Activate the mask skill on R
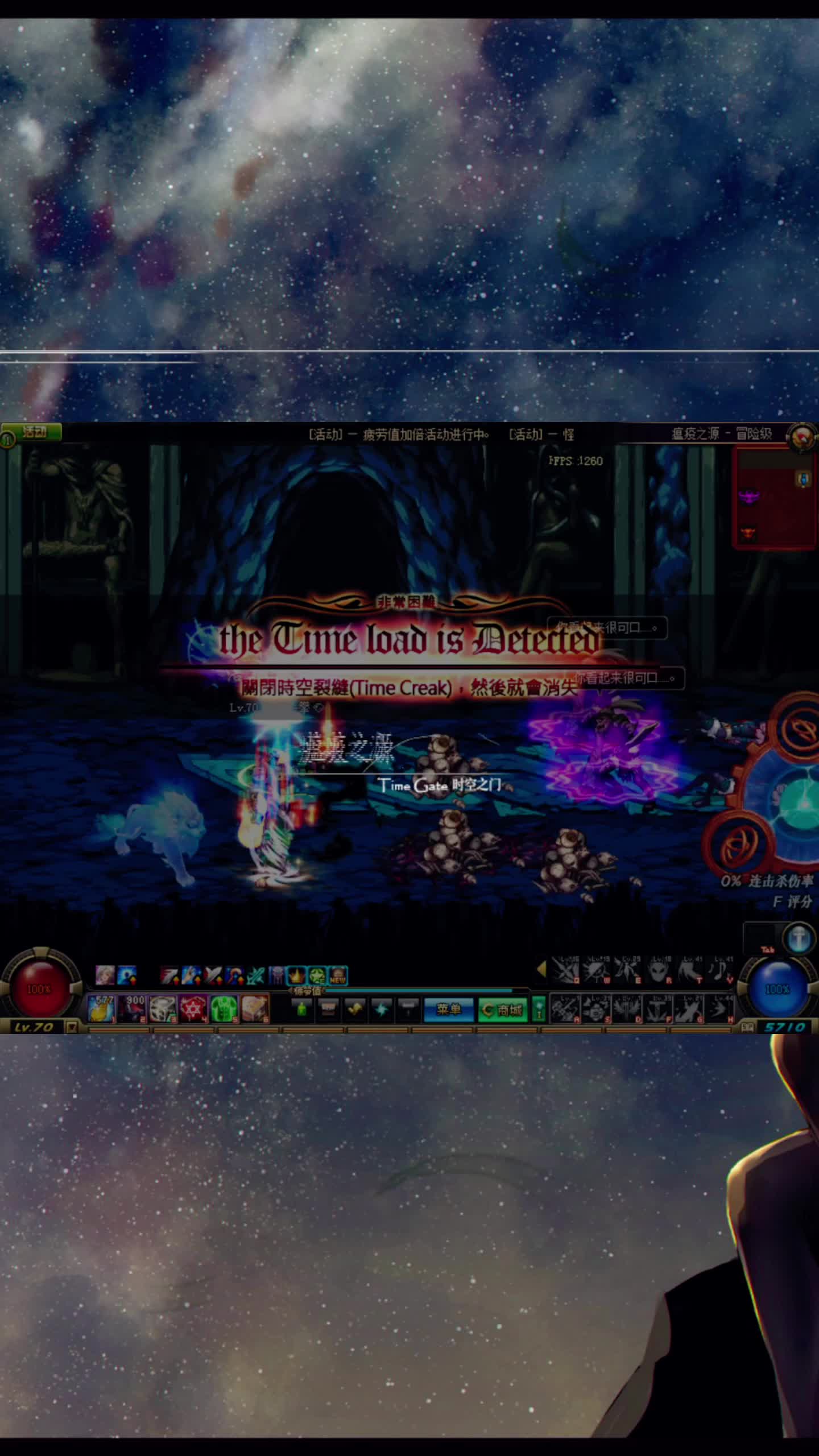This screenshot has height=1456, width=819. click(658, 971)
